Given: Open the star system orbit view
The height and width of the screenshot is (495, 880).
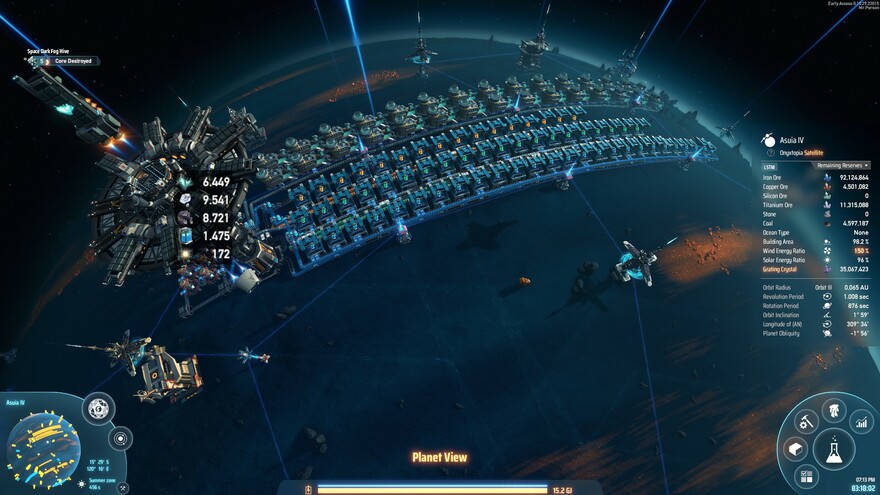Looking at the screenshot, I should tap(120, 438).
